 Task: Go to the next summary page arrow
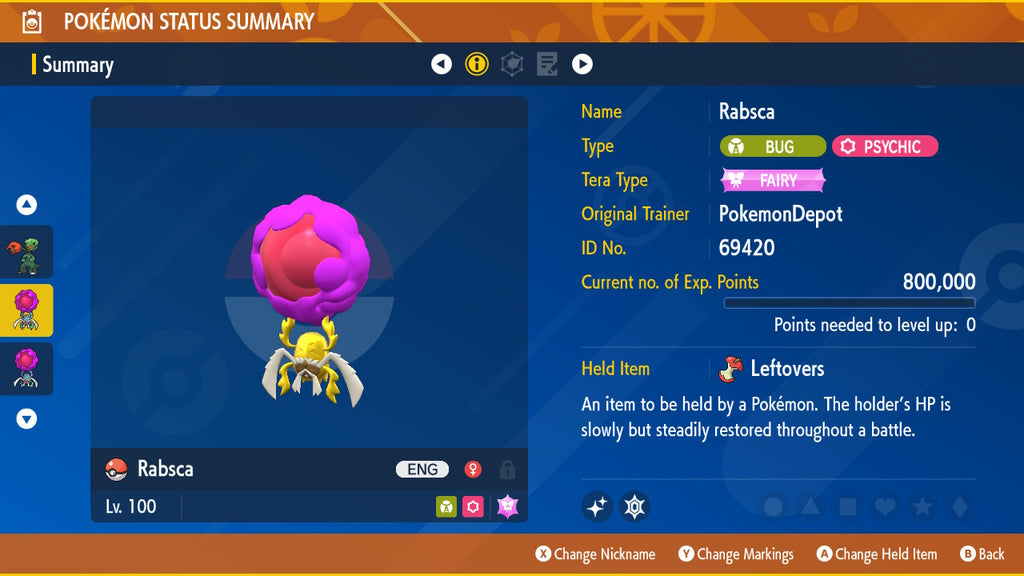[x=582, y=65]
